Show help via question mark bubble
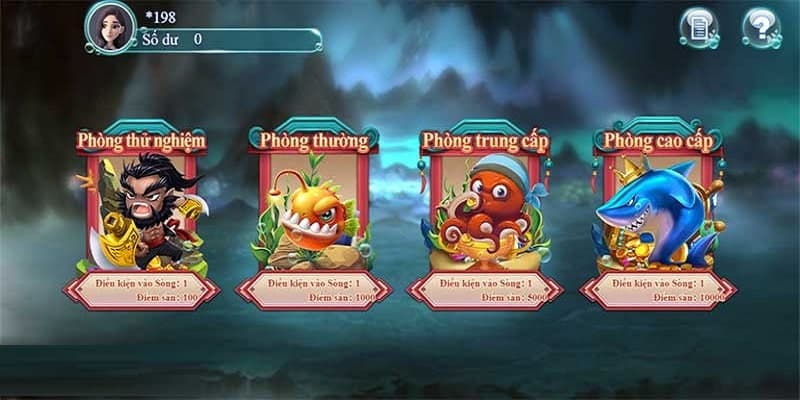 [x=762, y=27]
